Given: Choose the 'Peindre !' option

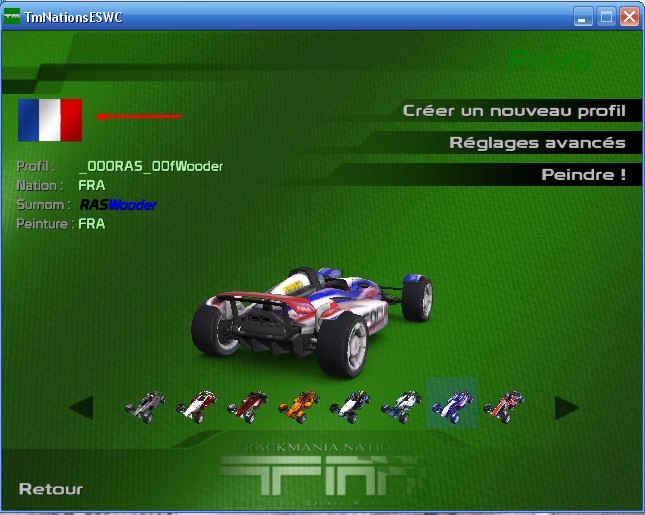Looking at the screenshot, I should tap(583, 174).
